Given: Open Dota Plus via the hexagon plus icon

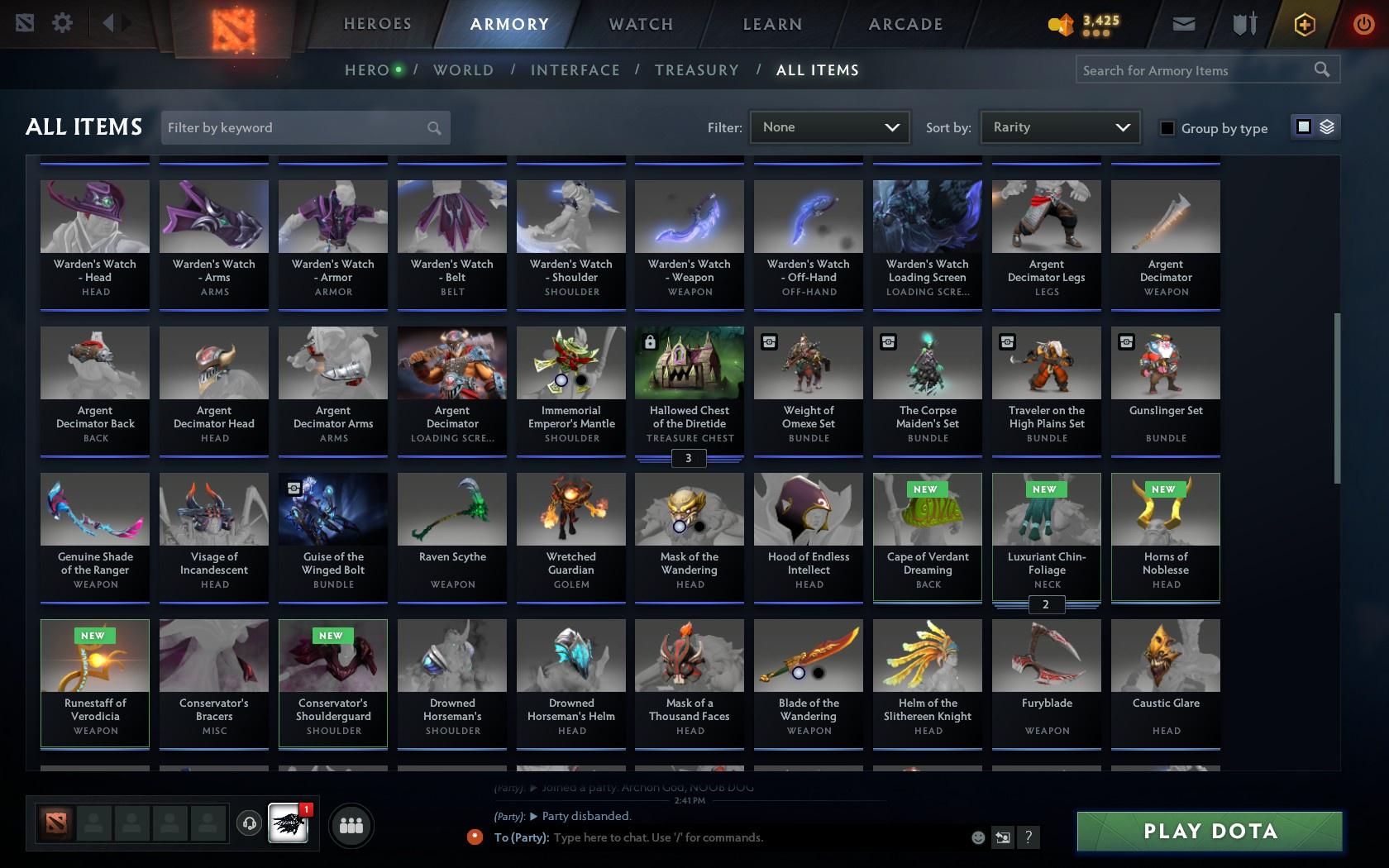Looking at the screenshot, I should tap(1305, 24).
